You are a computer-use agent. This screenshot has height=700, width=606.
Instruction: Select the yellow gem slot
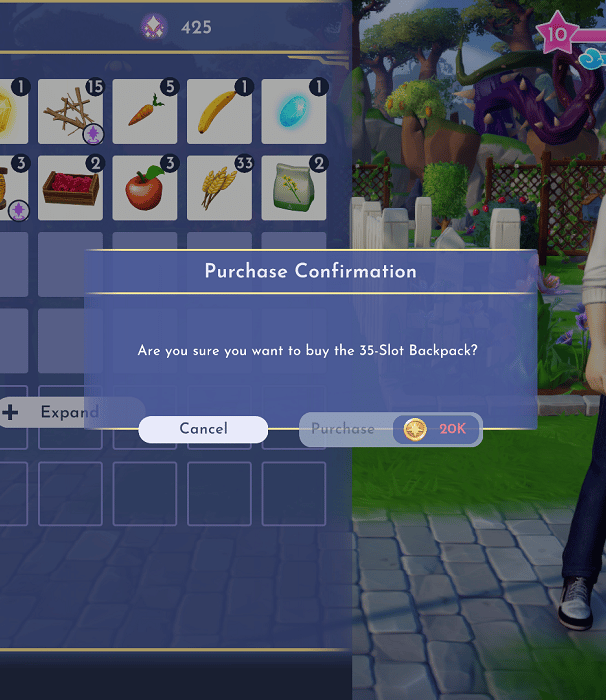10,112
